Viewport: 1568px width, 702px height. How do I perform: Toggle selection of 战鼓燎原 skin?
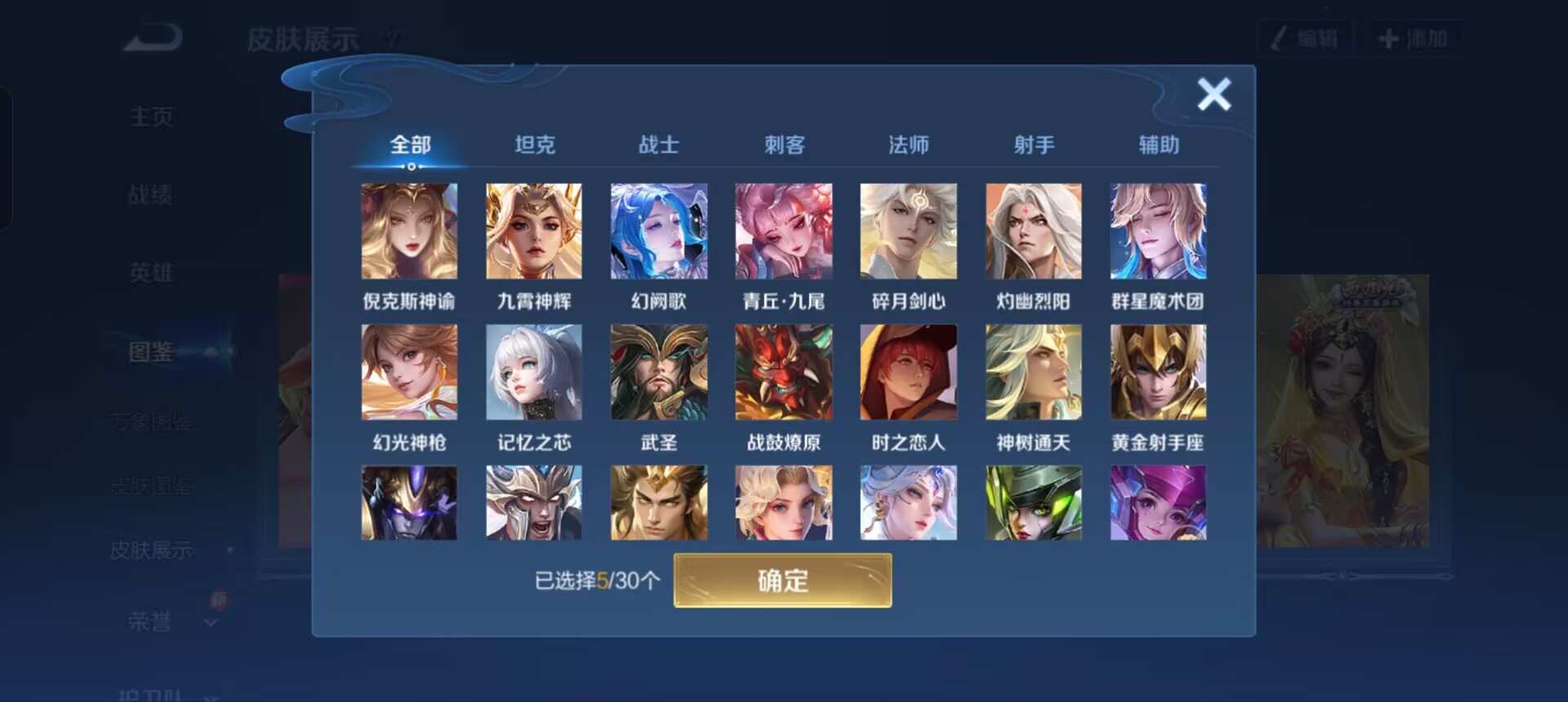pos(783,371)
